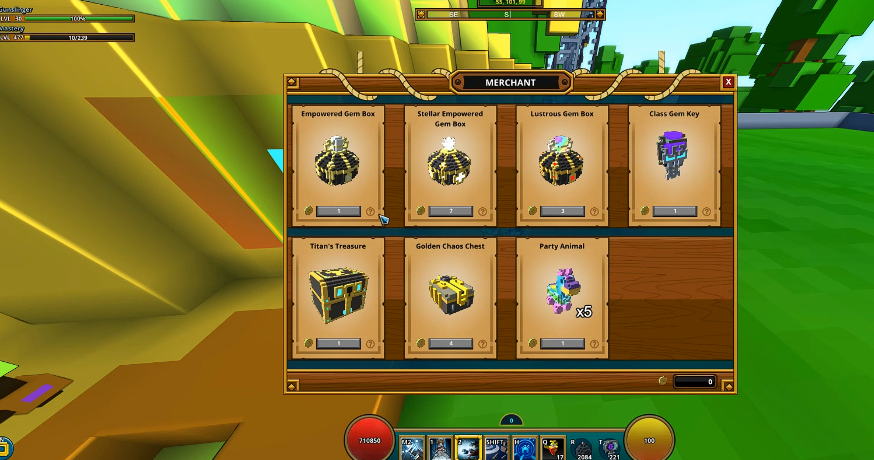Use the highlighted ability in slot 2
This screenshot has width=874, height=460.
click(470, 448)
